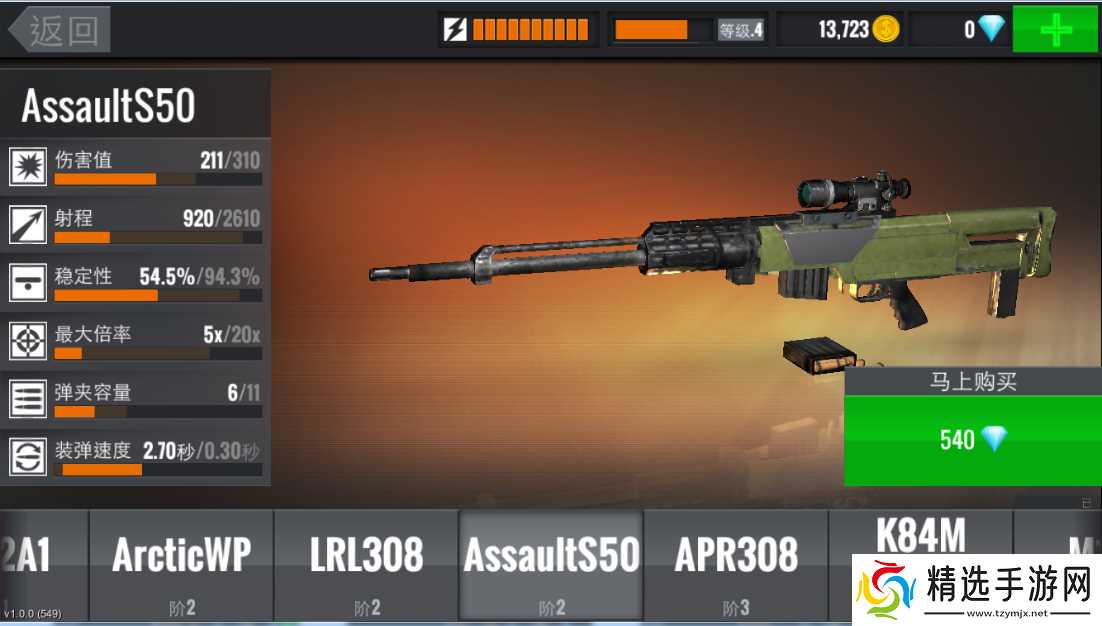The height and width of the screenshot is (626, 1102).
Task: Open the green plus add-currency button
Action: coord(1056,29)
